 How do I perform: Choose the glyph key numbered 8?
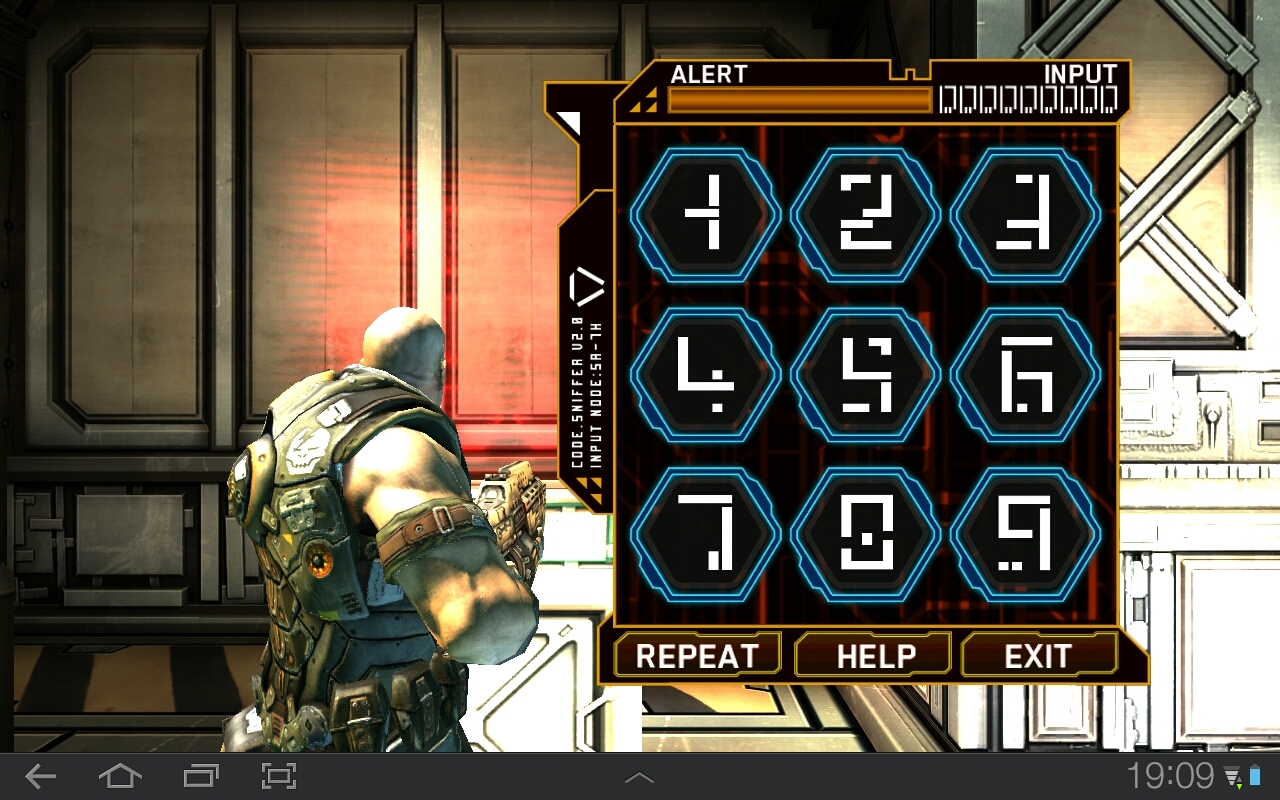tap(866, 534)
